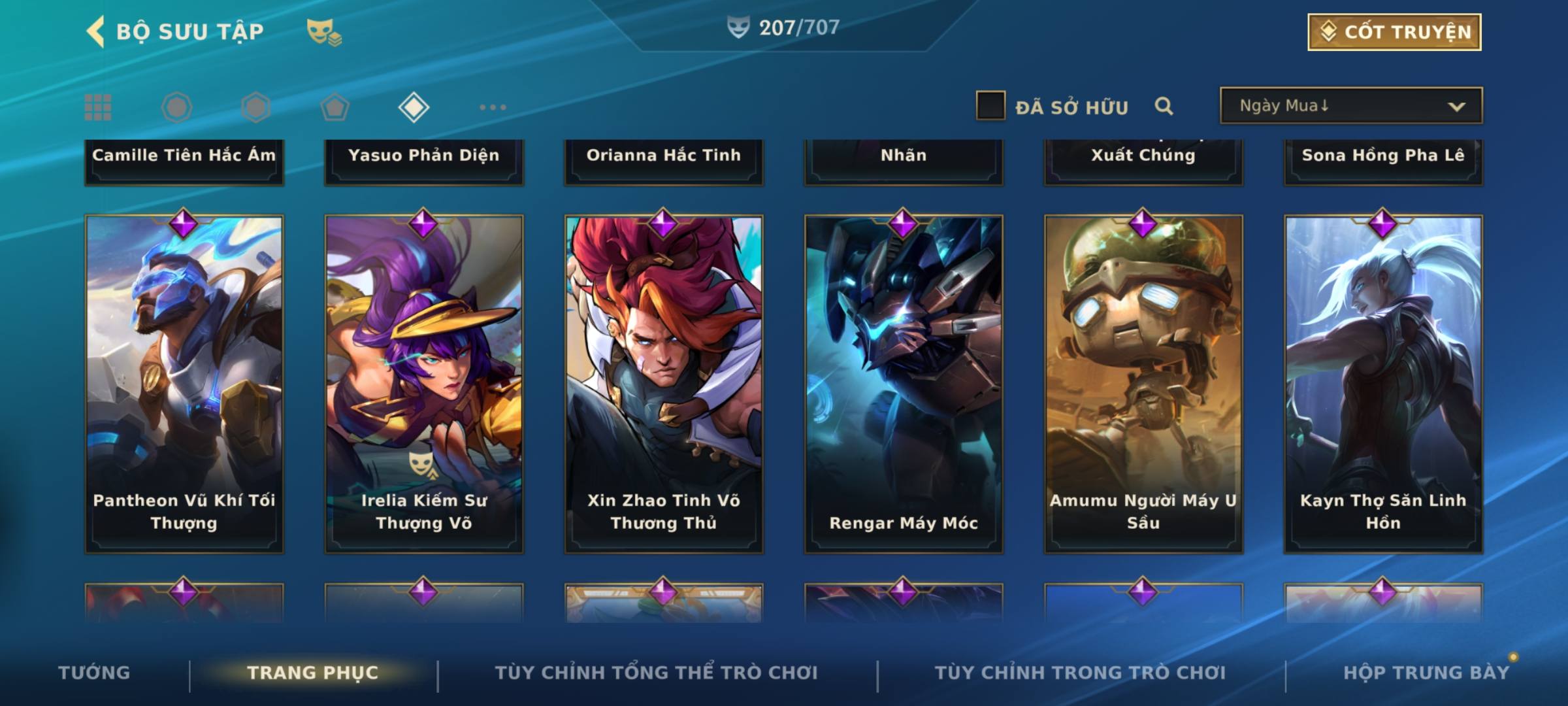Click the golden masks and coins icon
This screenshot has height=706, width=1568.
pos(324,32)
